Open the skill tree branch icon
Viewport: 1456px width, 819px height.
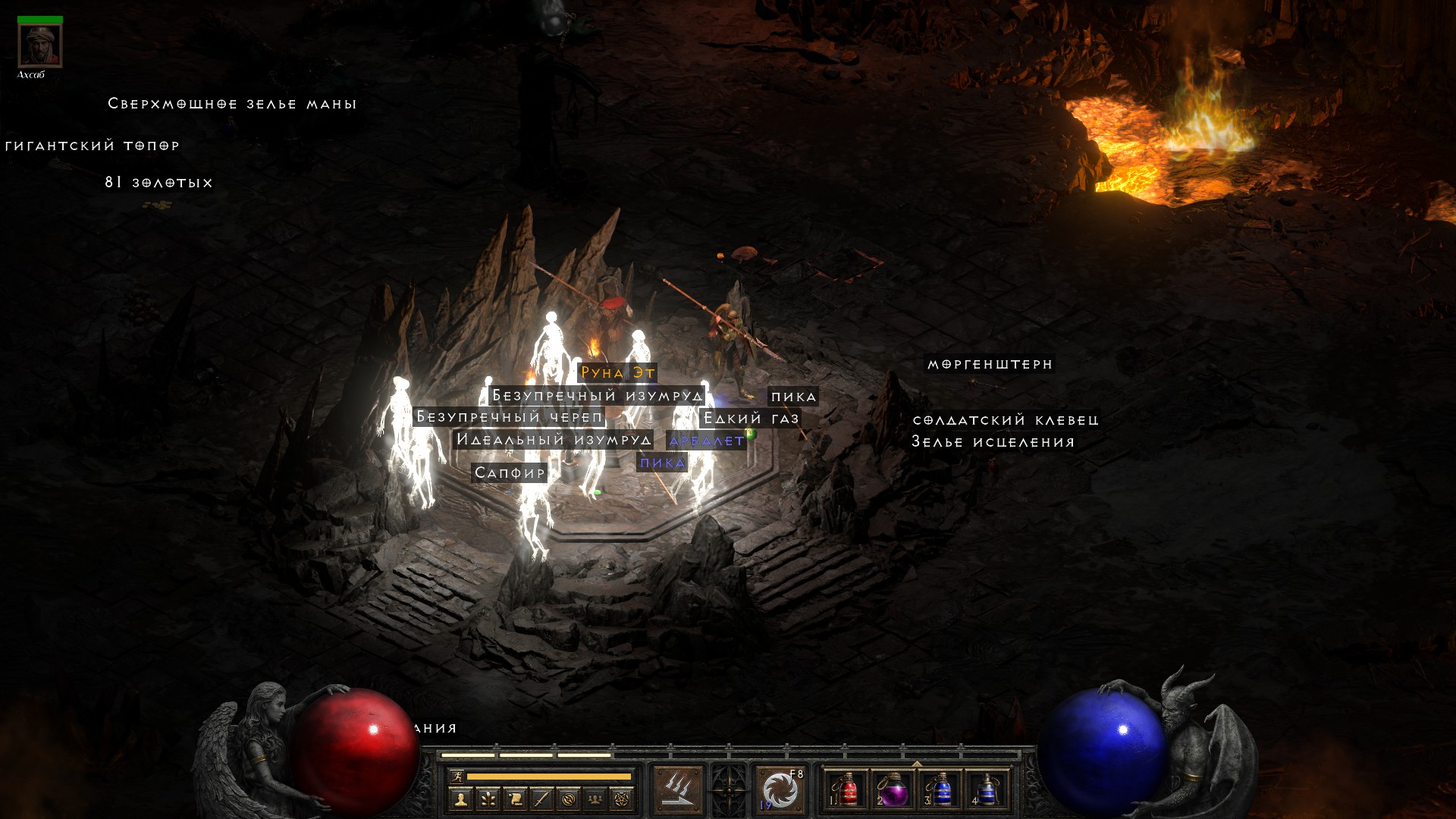click(488, 799)
